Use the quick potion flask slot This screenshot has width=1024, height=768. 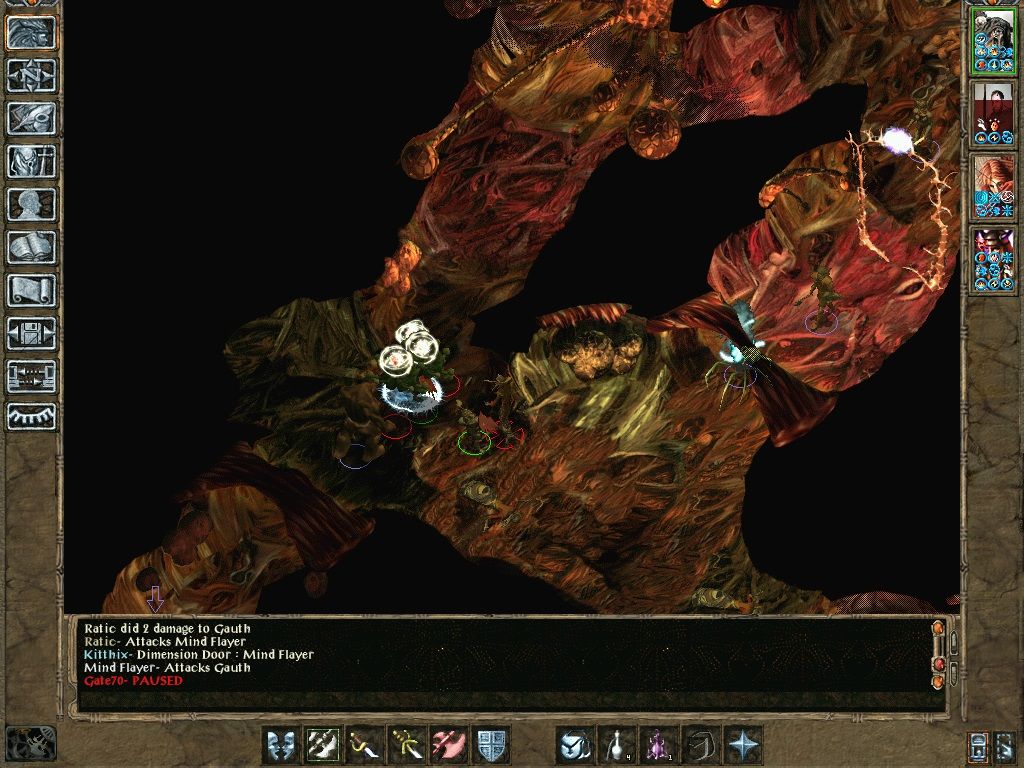point(617,745)
